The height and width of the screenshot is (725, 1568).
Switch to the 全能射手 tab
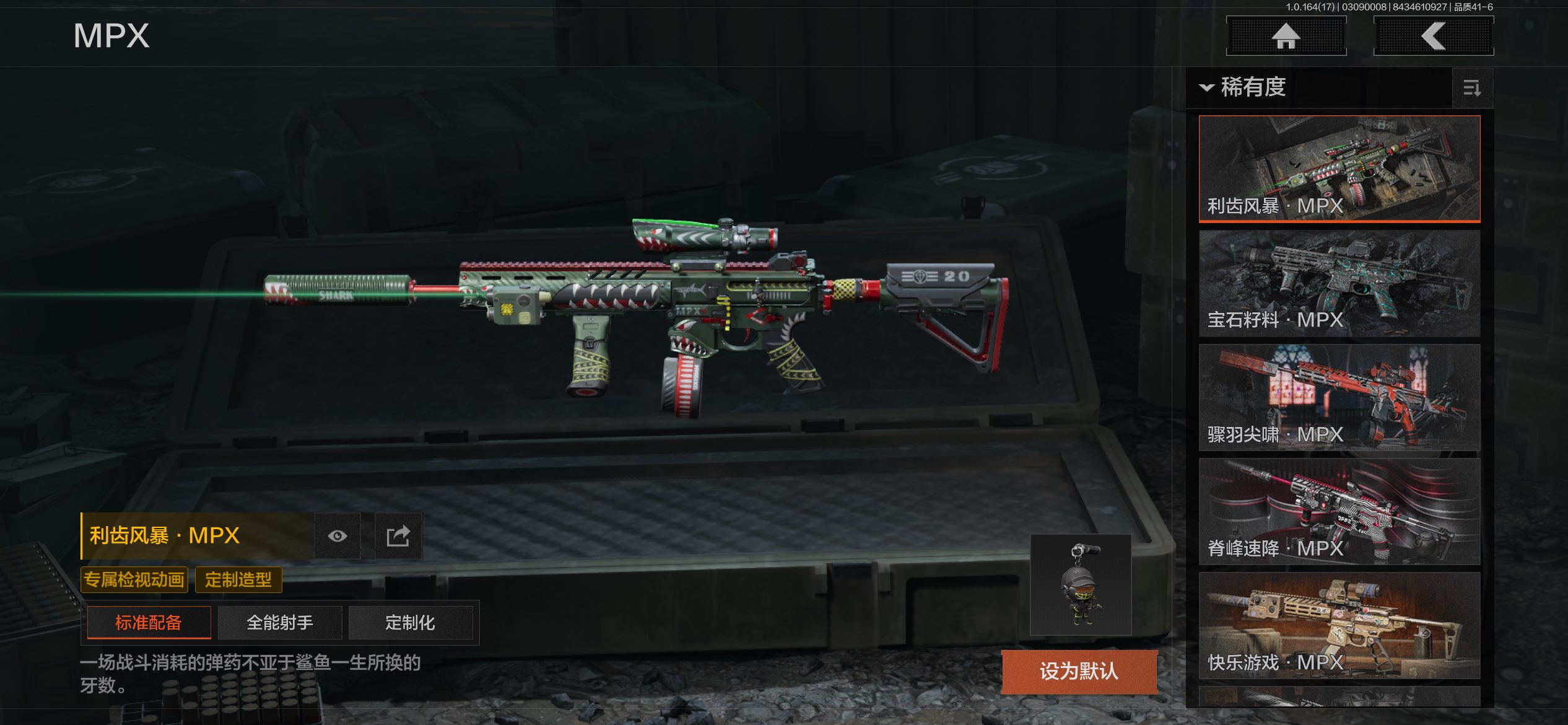point(280,622)
